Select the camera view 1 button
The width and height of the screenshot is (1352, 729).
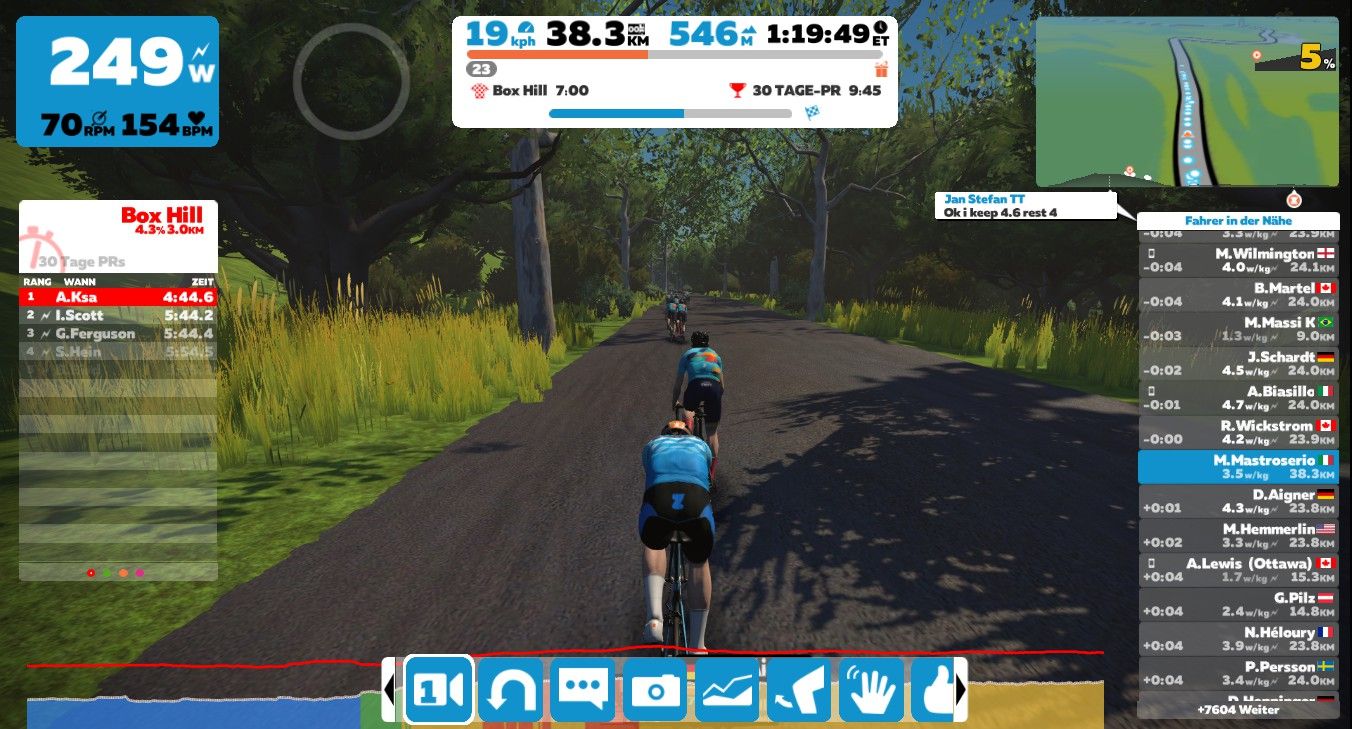click(x=438, y=689)
